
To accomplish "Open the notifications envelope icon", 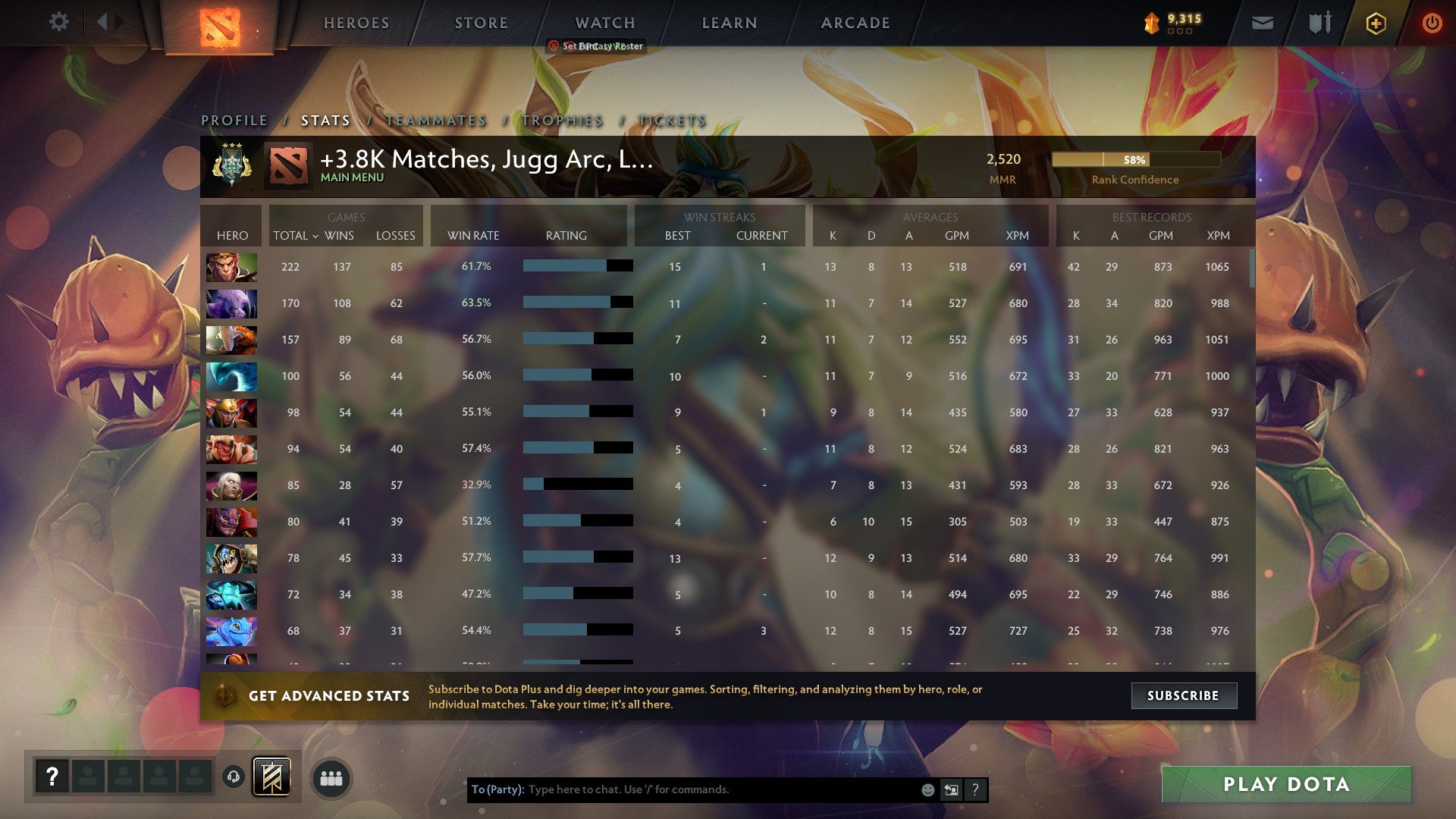I will 1262,23.
